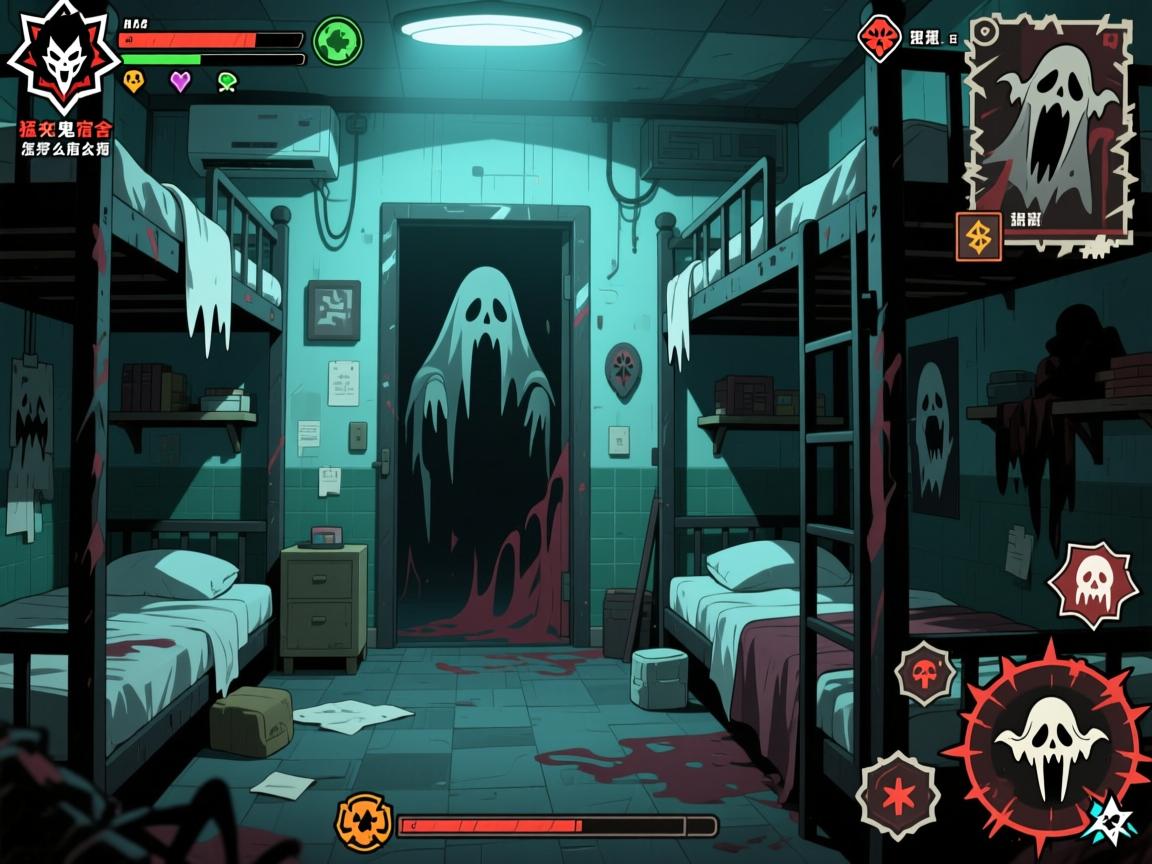Image resolution: width=1152 pixels, height=864 pixels.
Task: Click the cyan-white star badge icon
Action: (1109, 818)
